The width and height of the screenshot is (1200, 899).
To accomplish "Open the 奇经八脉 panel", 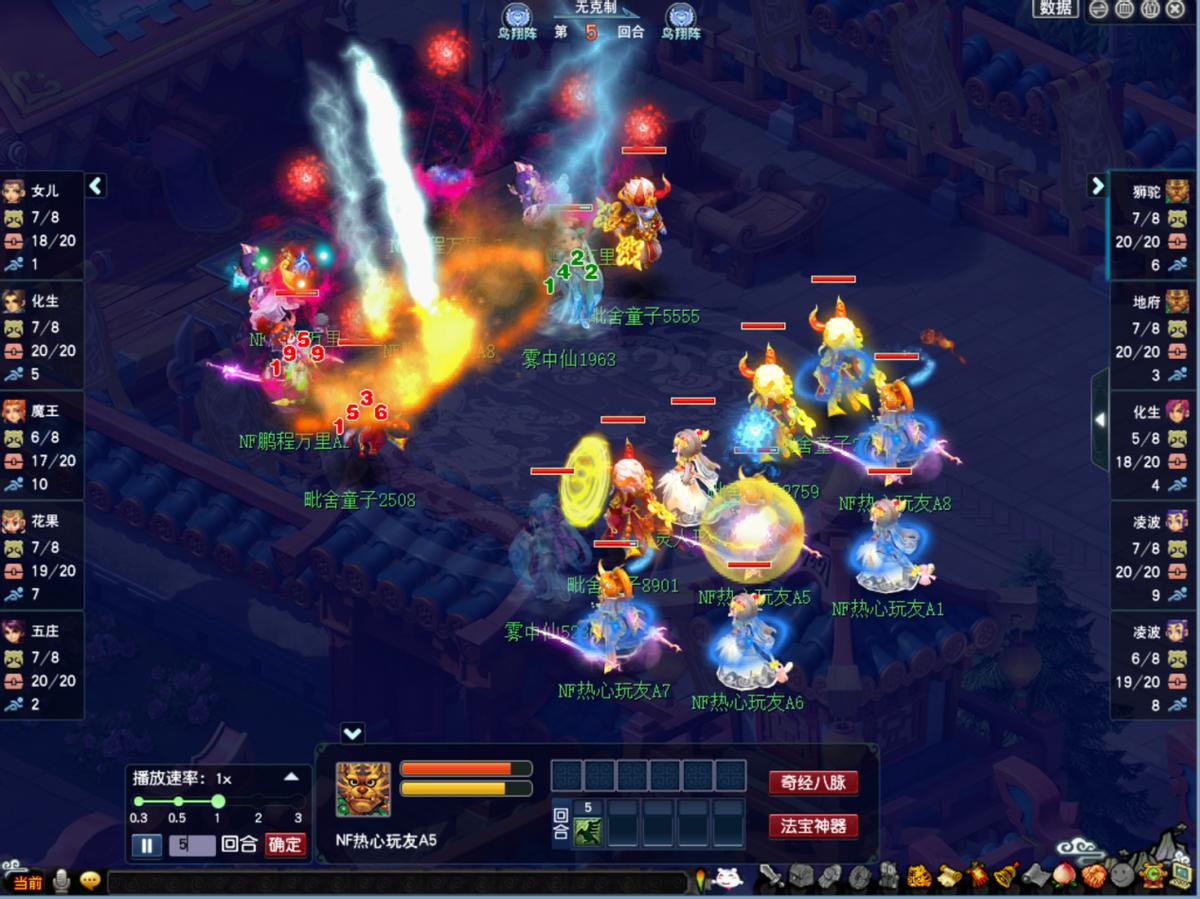I will (813, 783).
